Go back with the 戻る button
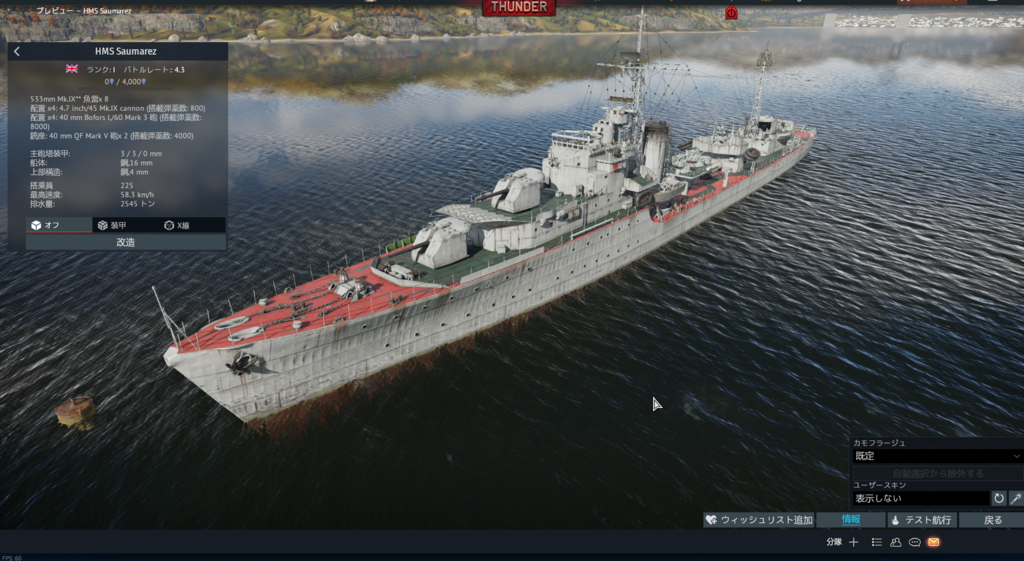This screenshot has width=1024, height=561. coord(991,520)
